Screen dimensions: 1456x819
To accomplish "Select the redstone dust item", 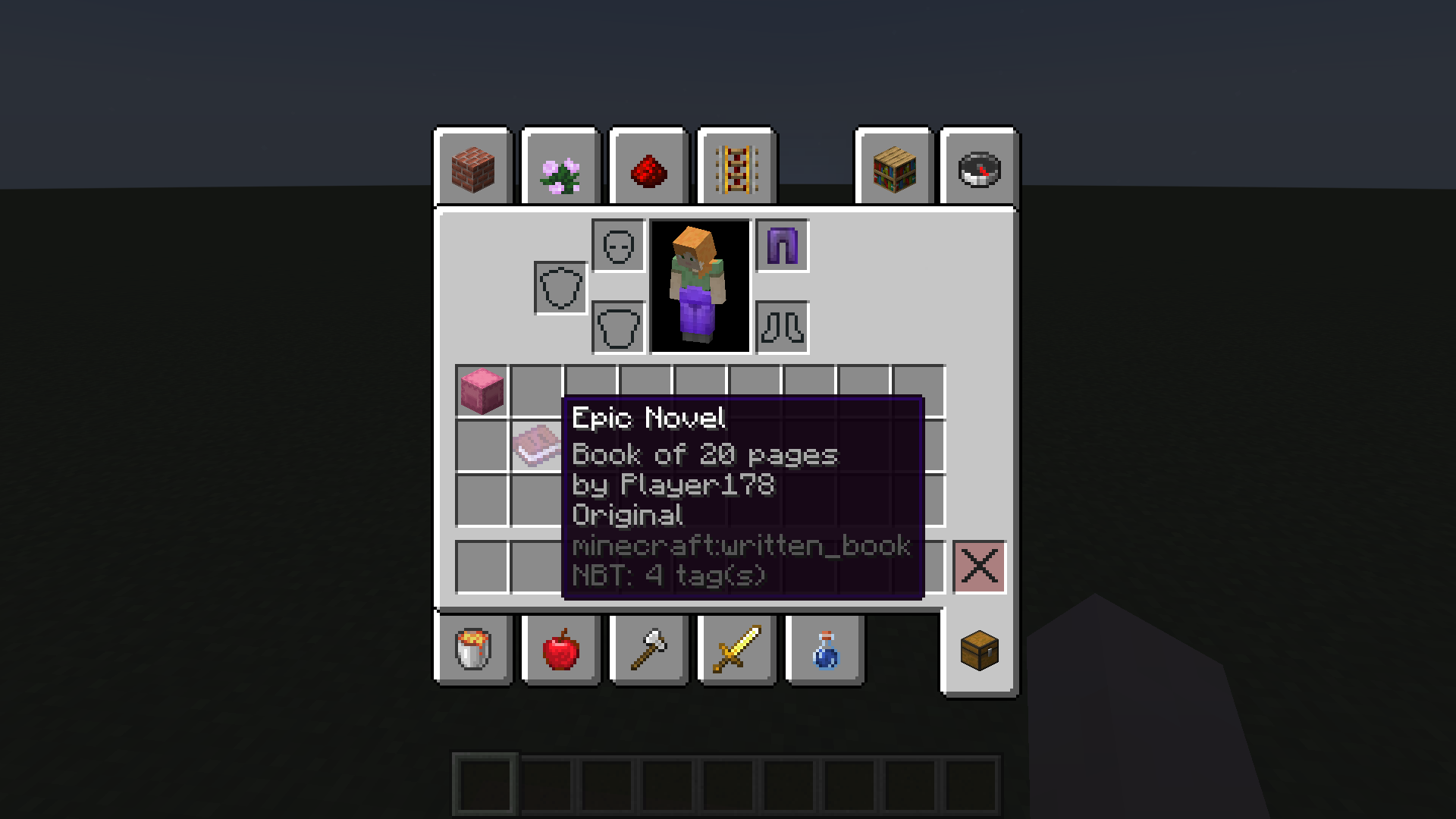I will click(648, 168).
